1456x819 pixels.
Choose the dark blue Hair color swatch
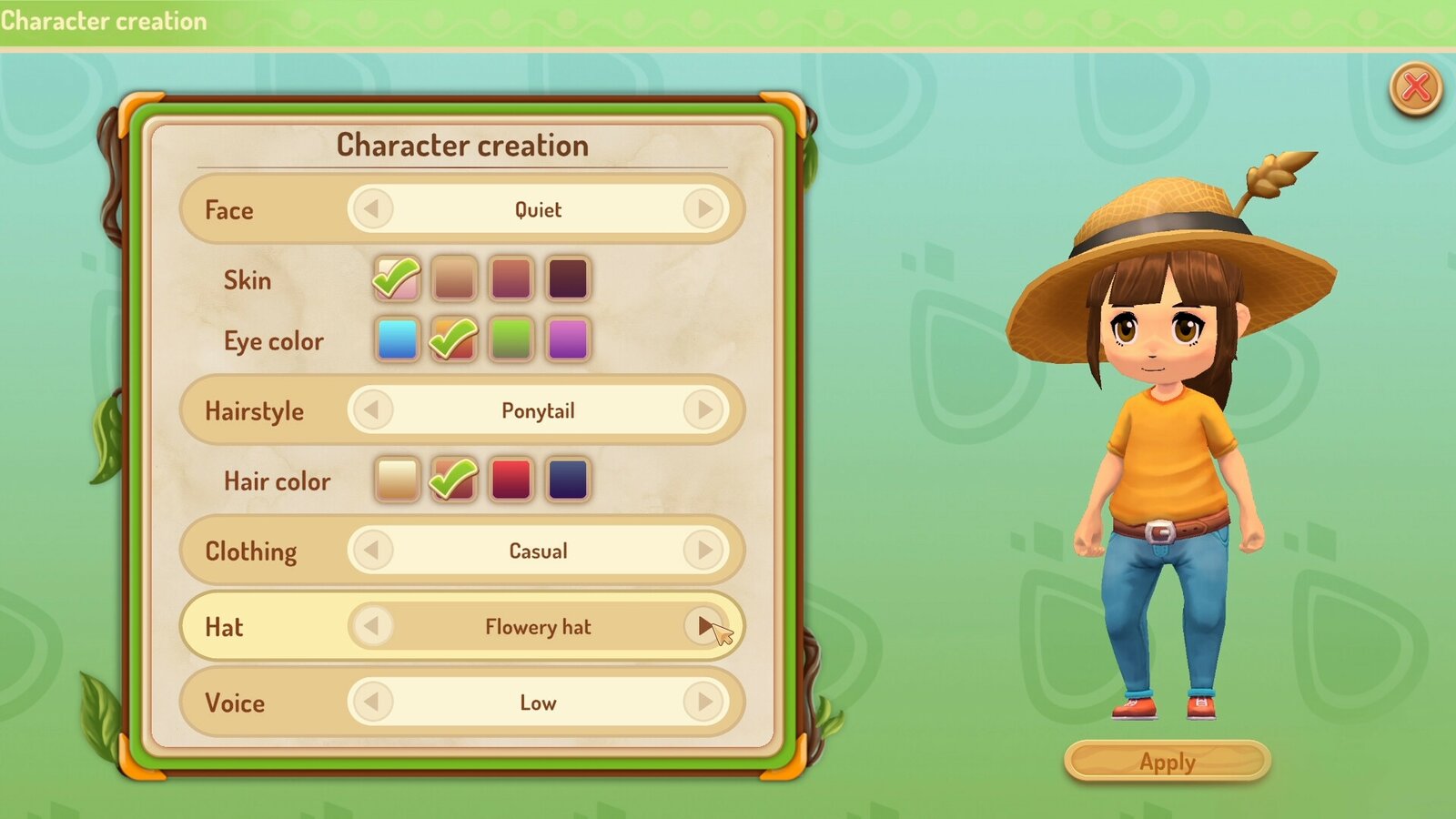(x=569, y=480)
